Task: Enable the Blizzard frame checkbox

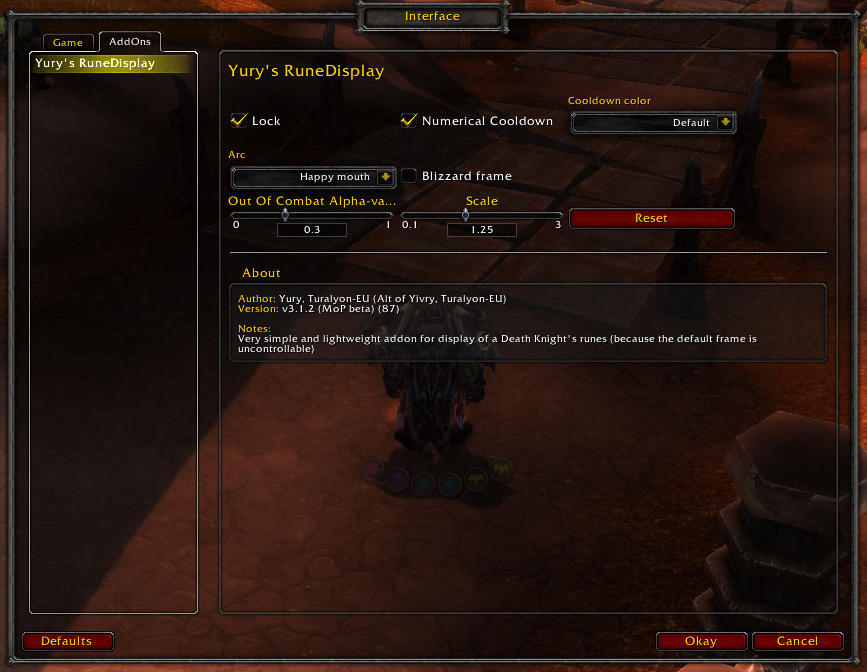Action: (x=410, y=176)
